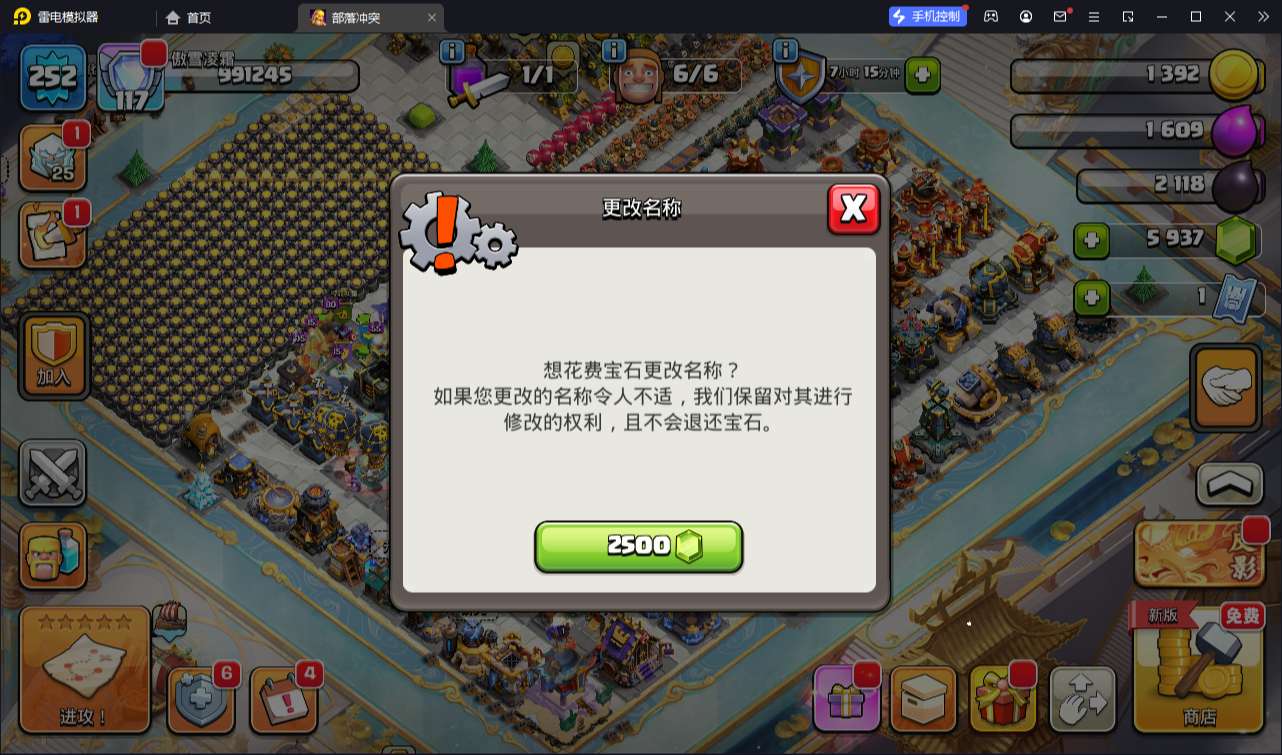Confirm name change with the 2500 gems button
This screenshot has height=755, width=1282.
pos(639,546)
